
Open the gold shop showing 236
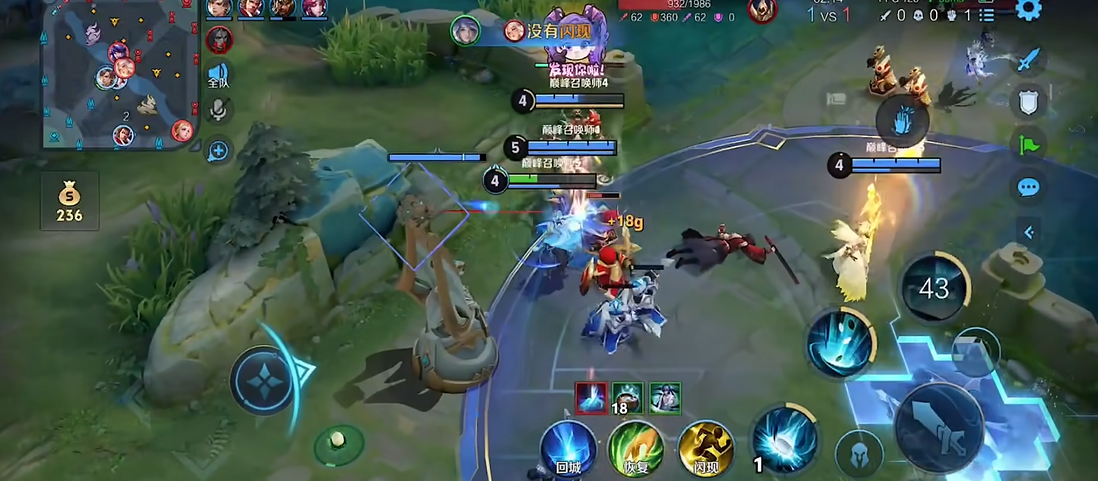point(70,201)
